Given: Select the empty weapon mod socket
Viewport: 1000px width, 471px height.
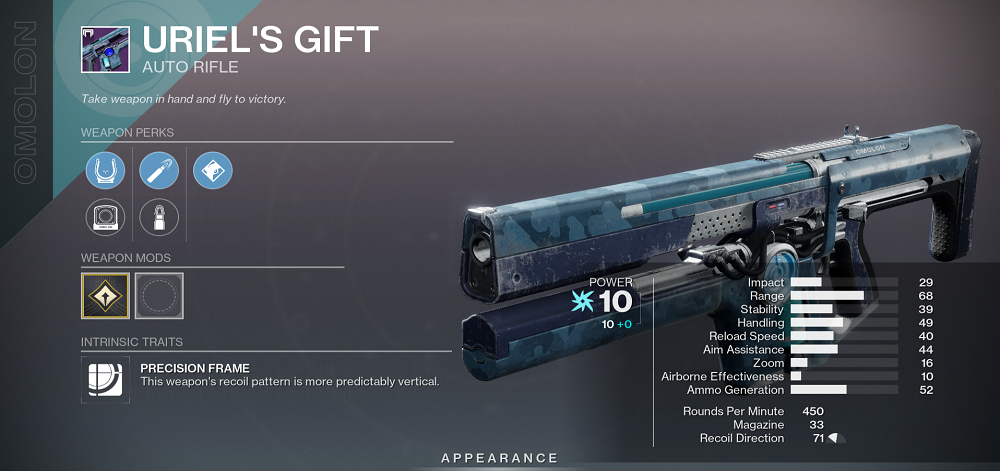Looking at the screenshot, I should [159, 296].
